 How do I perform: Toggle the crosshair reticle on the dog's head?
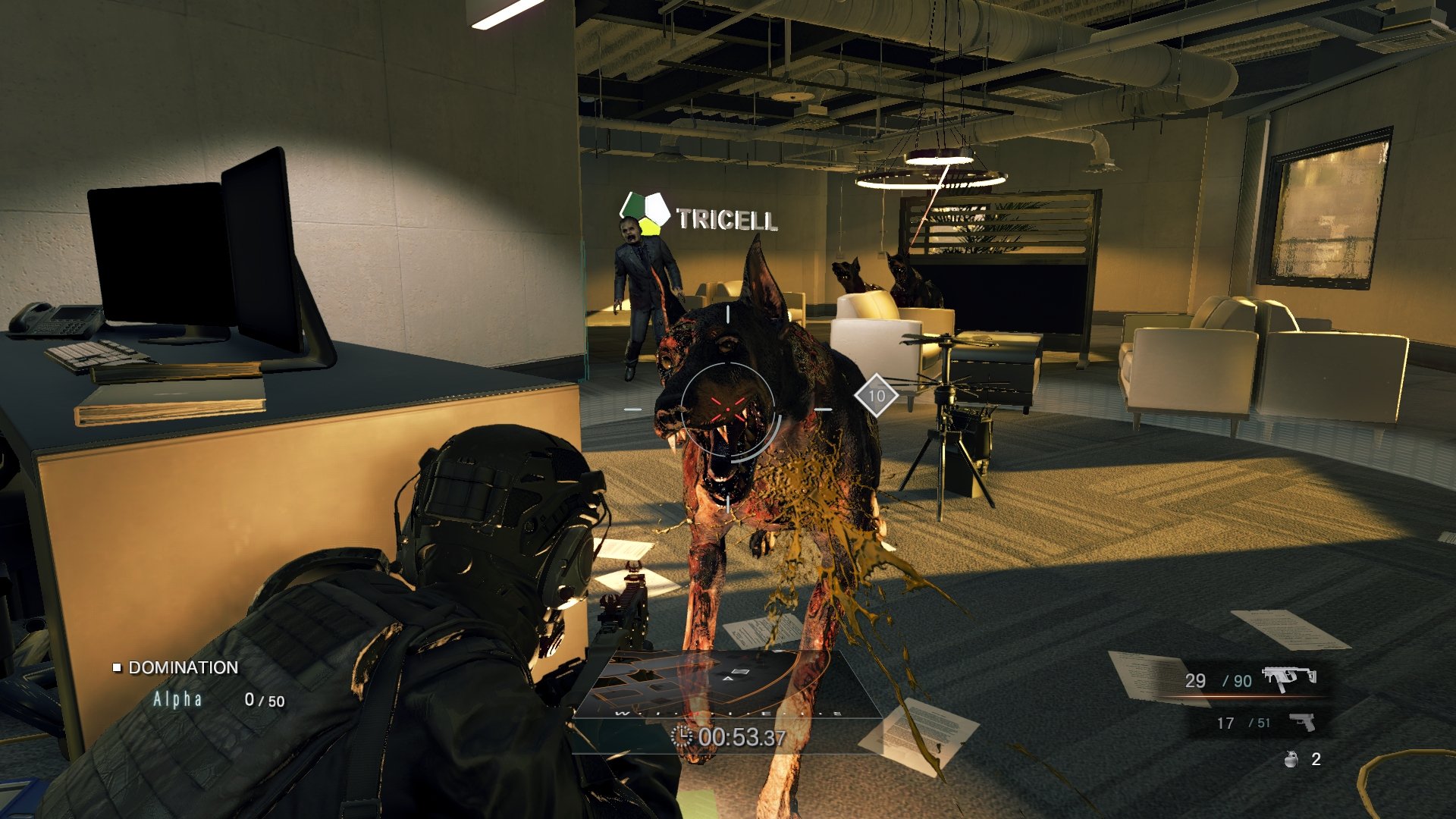click(730, 408)
